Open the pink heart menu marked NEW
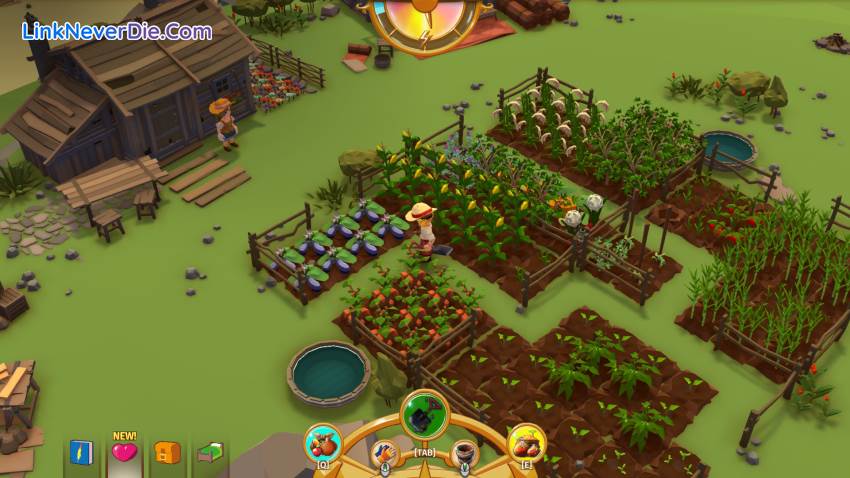This screenshot has height=478, width=850. pyautogui.click(x=124, y=453)
